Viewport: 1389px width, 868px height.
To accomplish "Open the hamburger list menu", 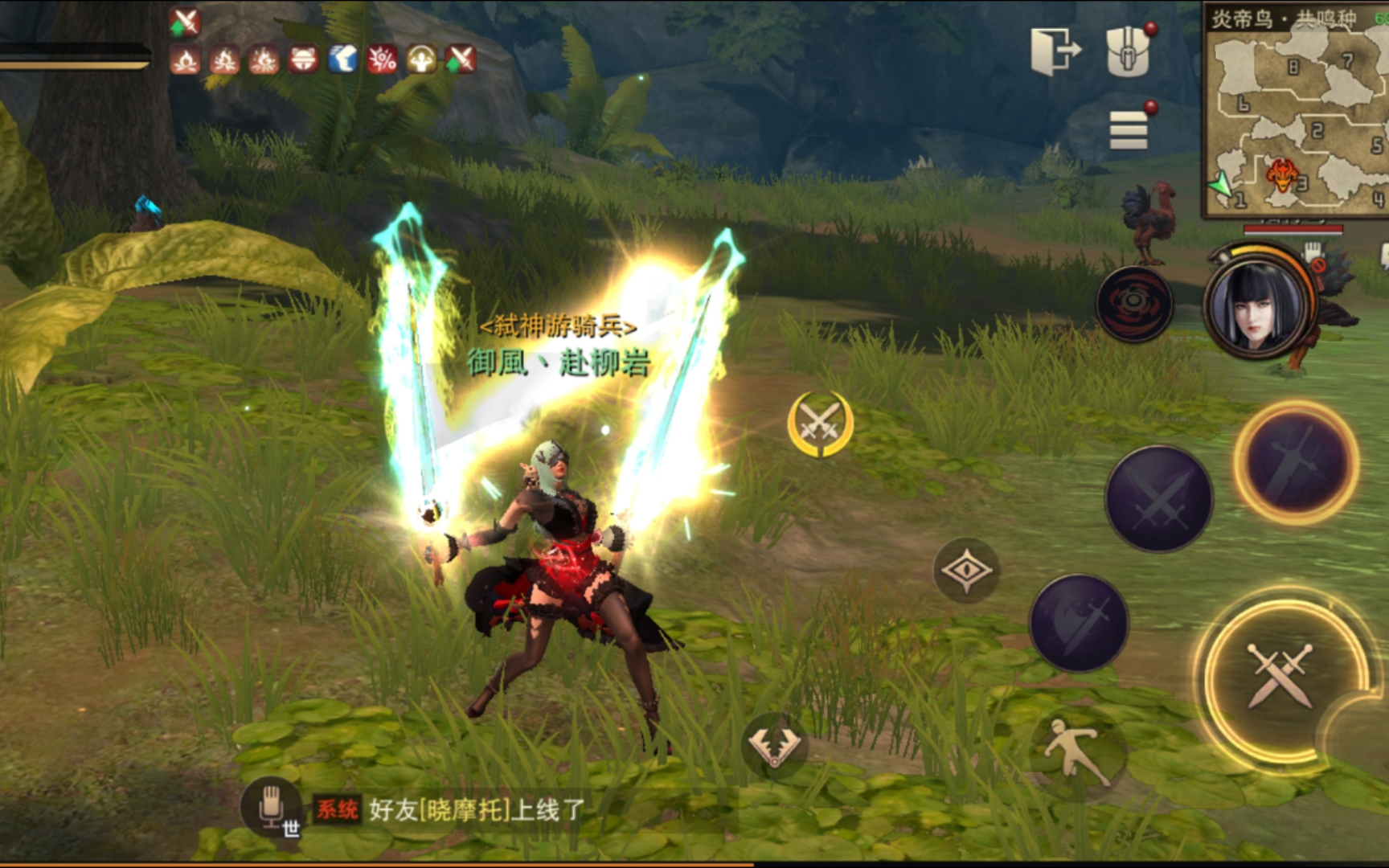I will [x=1129, y=129].
